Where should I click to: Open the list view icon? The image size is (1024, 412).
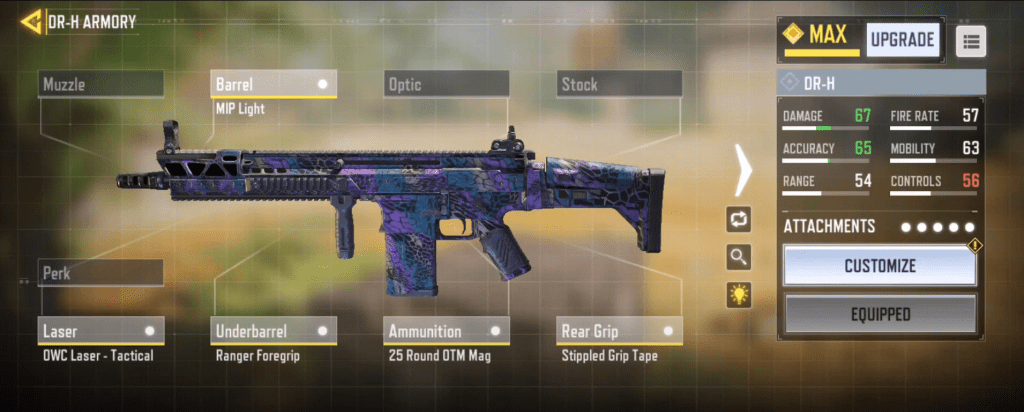971,41
